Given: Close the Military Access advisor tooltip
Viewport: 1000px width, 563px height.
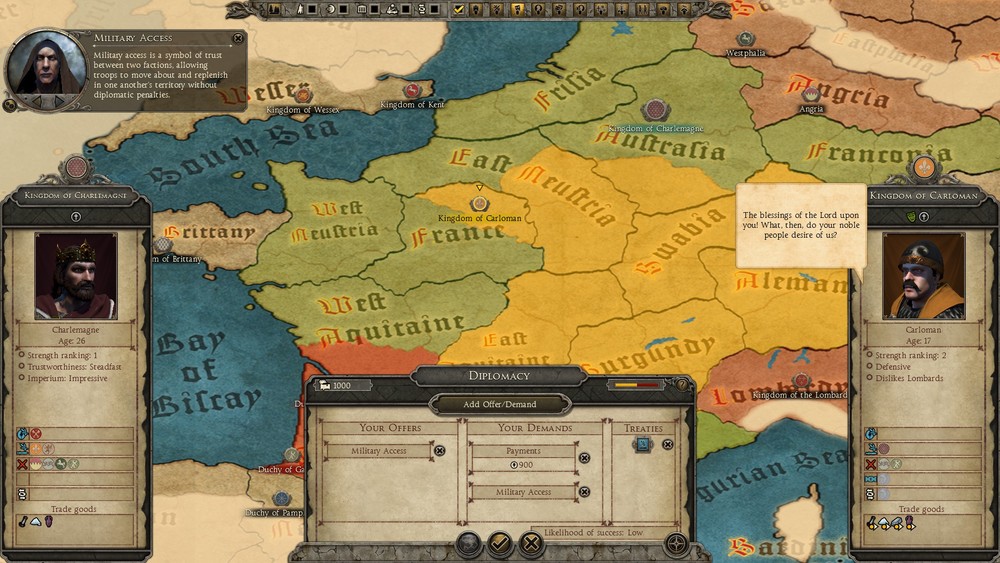Looking at the screenshot, I should click(238, 38).
